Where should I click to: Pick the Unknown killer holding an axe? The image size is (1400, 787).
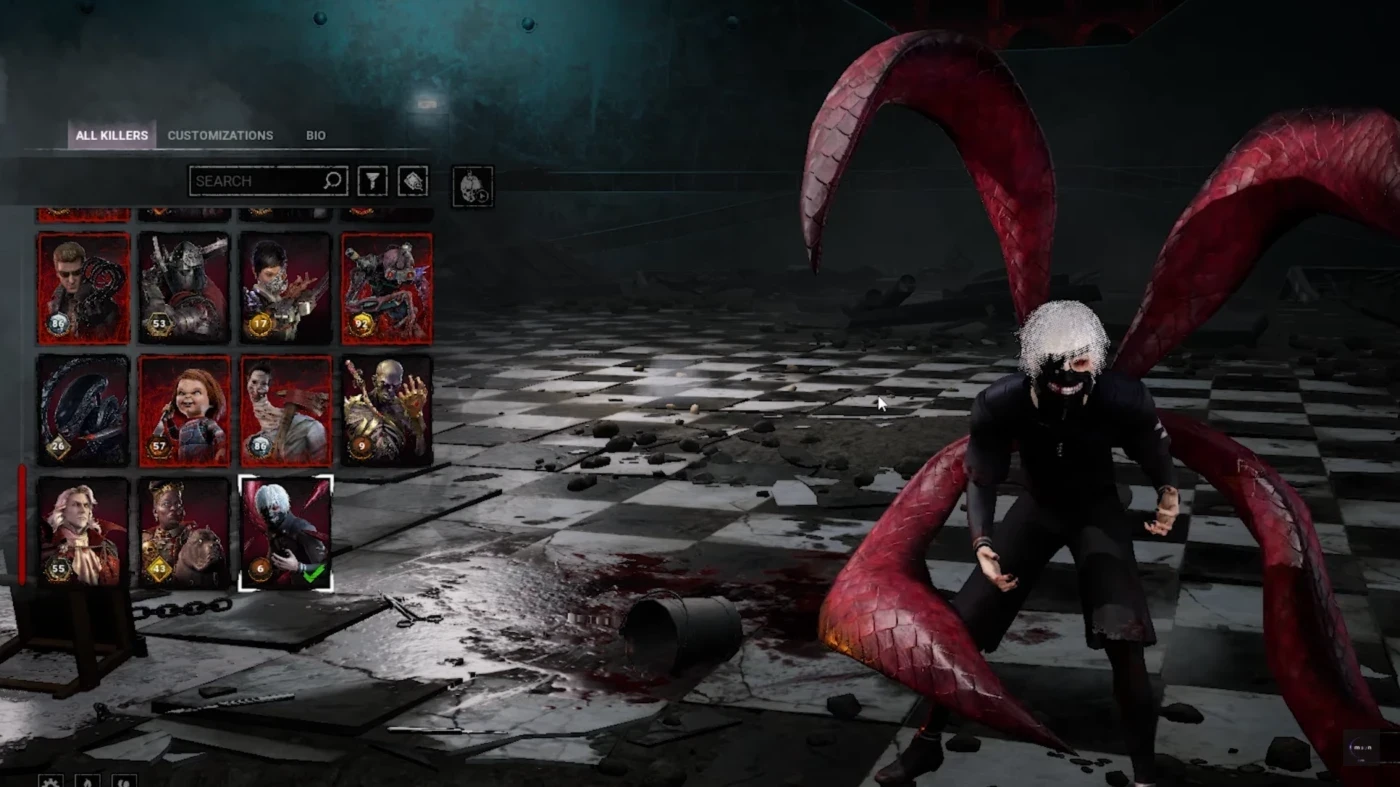(286, 410)
